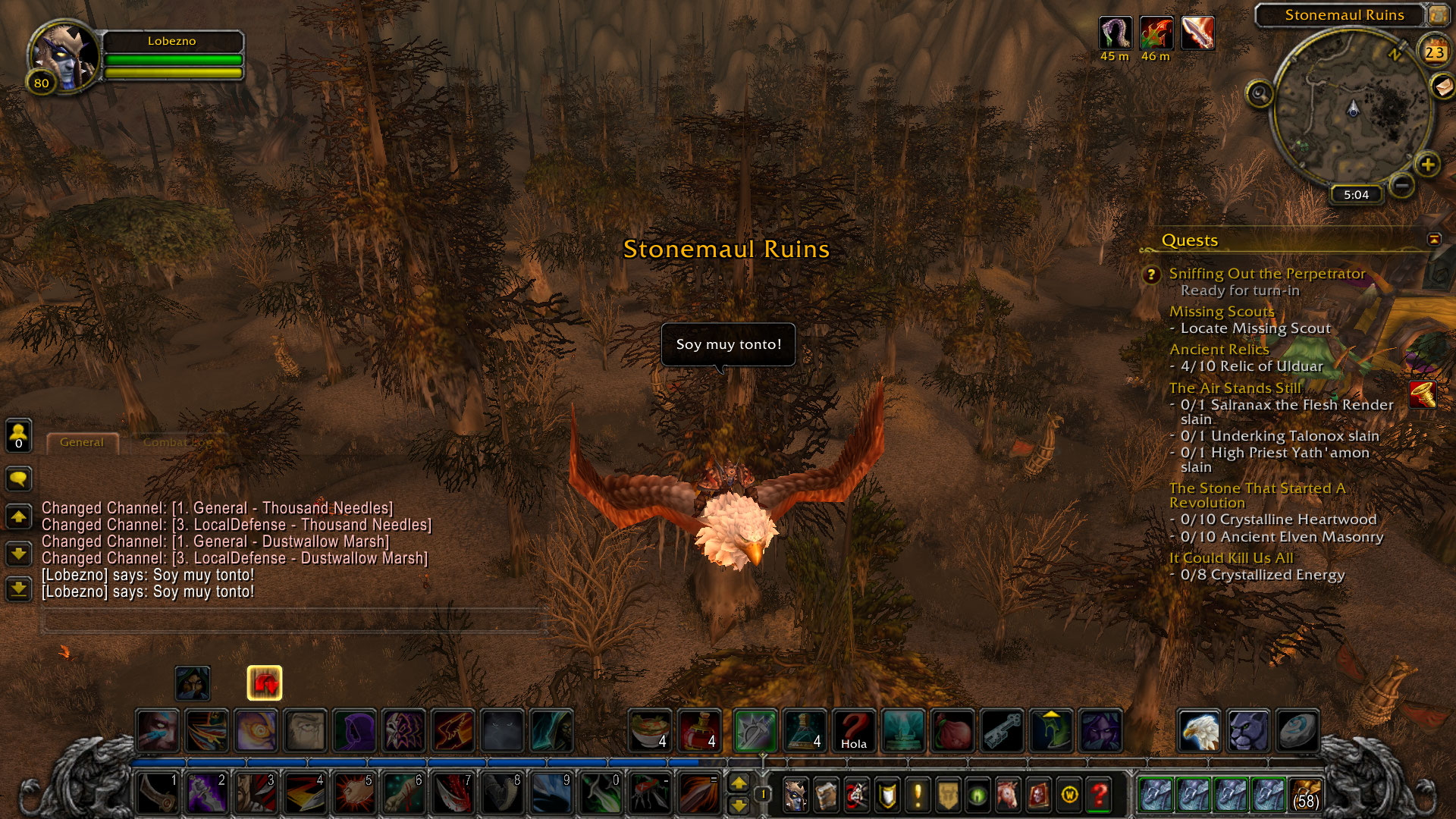Use the Hola macro button
This screenshot has width=1456, height=819.
coord(853,731)
